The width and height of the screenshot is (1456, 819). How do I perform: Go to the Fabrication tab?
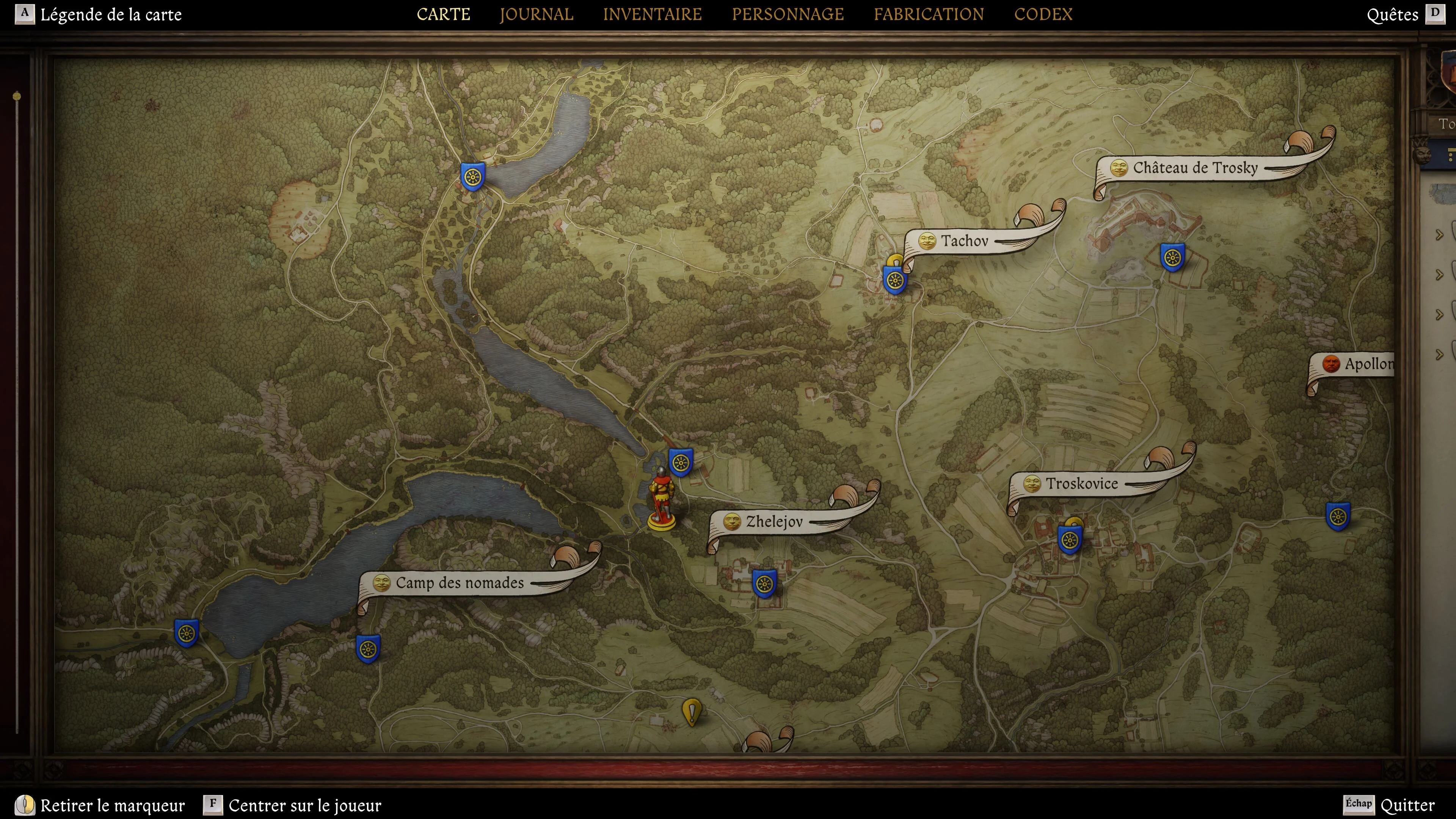pyautogui.click(x=928, y=14)
